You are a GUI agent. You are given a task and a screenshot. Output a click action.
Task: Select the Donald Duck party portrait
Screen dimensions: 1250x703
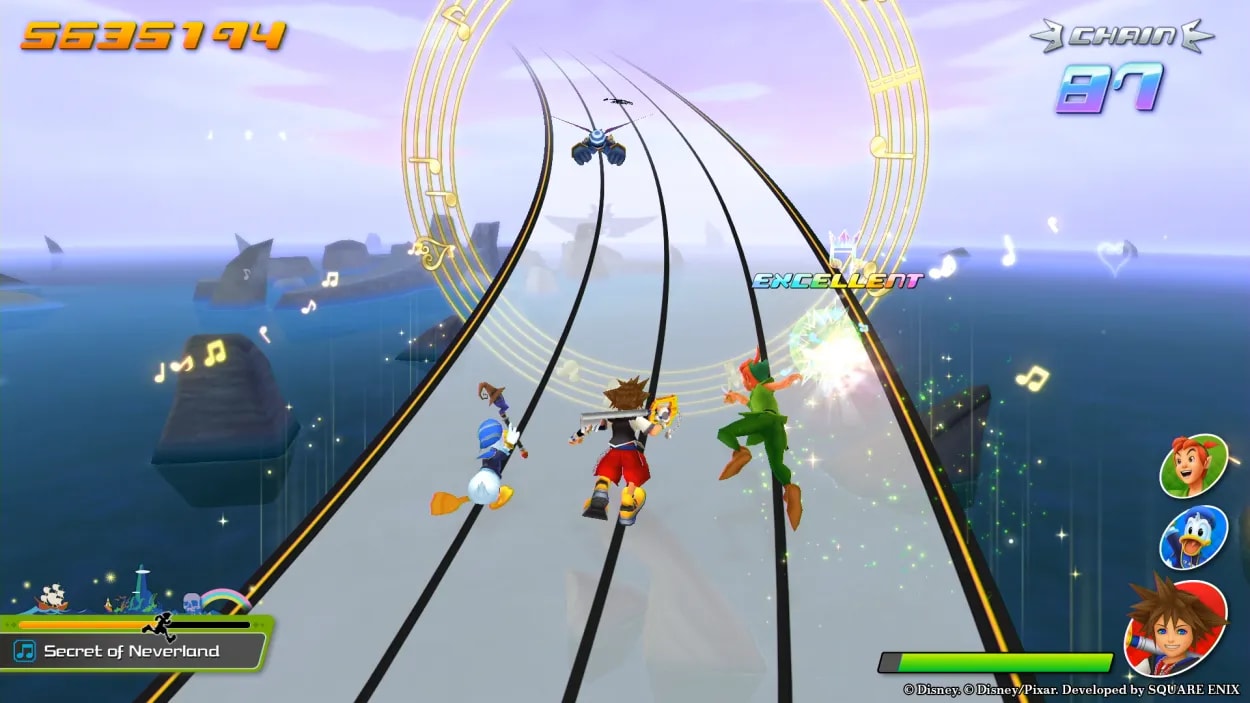pos(1192,537)
